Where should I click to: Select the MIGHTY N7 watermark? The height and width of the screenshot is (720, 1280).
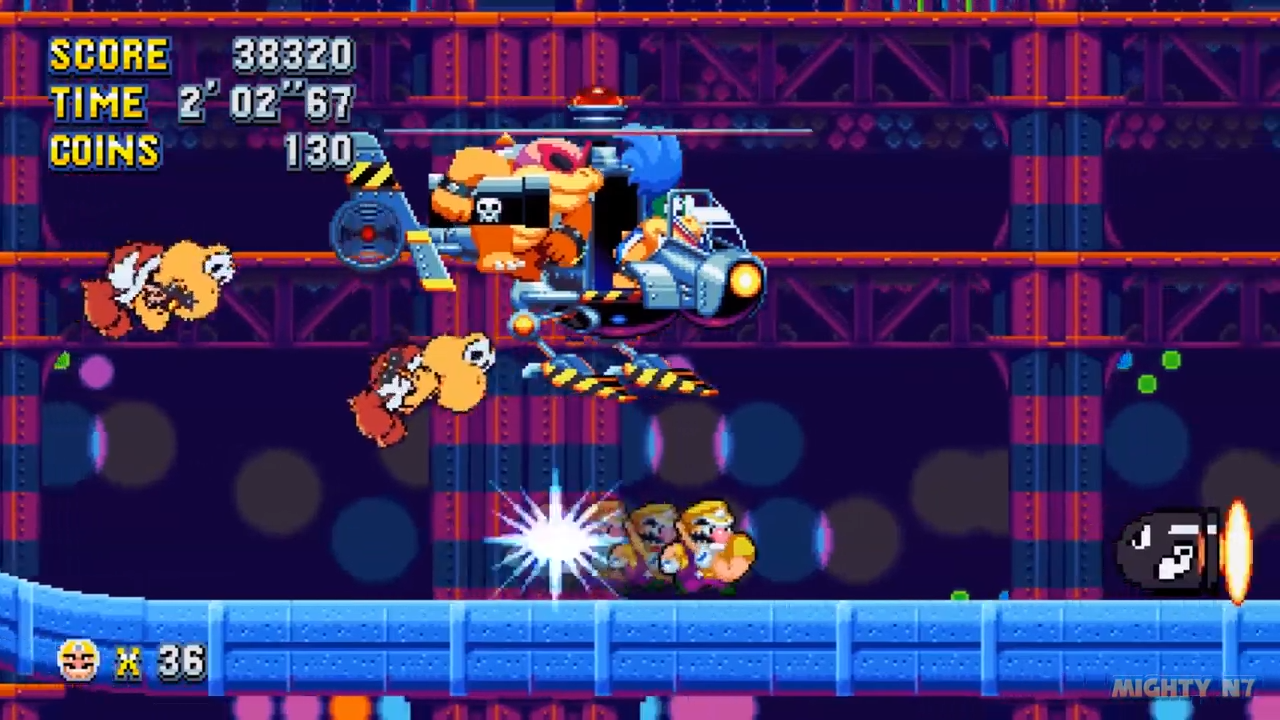pyautogui.click(x=1183, y=688)
